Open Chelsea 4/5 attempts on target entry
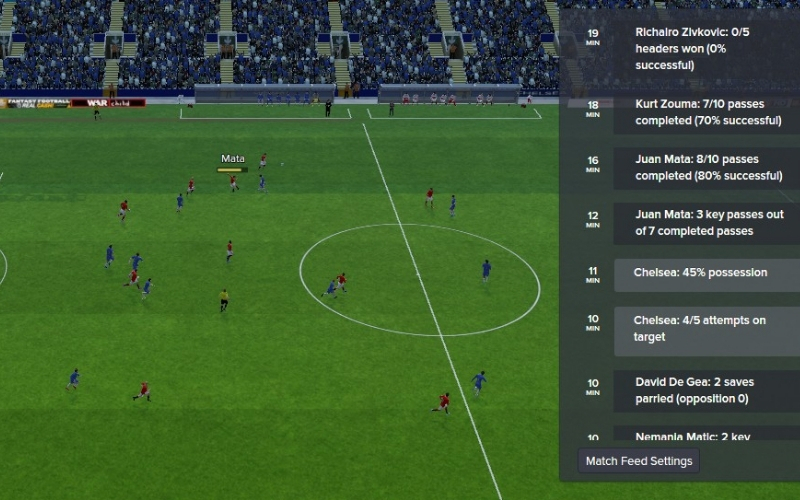Image resolution: width=800 pixels, height=500 pixels. tap(706, 329)
